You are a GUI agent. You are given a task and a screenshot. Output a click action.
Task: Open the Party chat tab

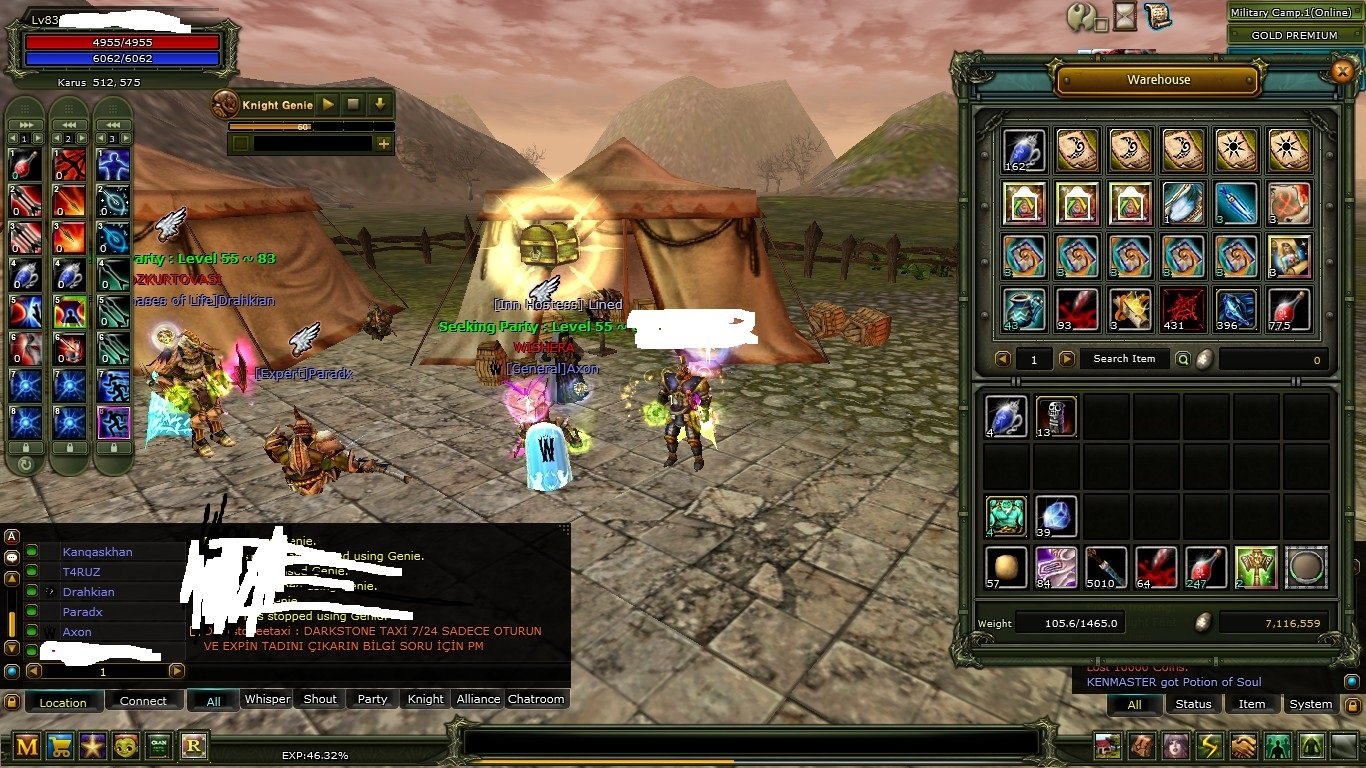coord(372,700)
